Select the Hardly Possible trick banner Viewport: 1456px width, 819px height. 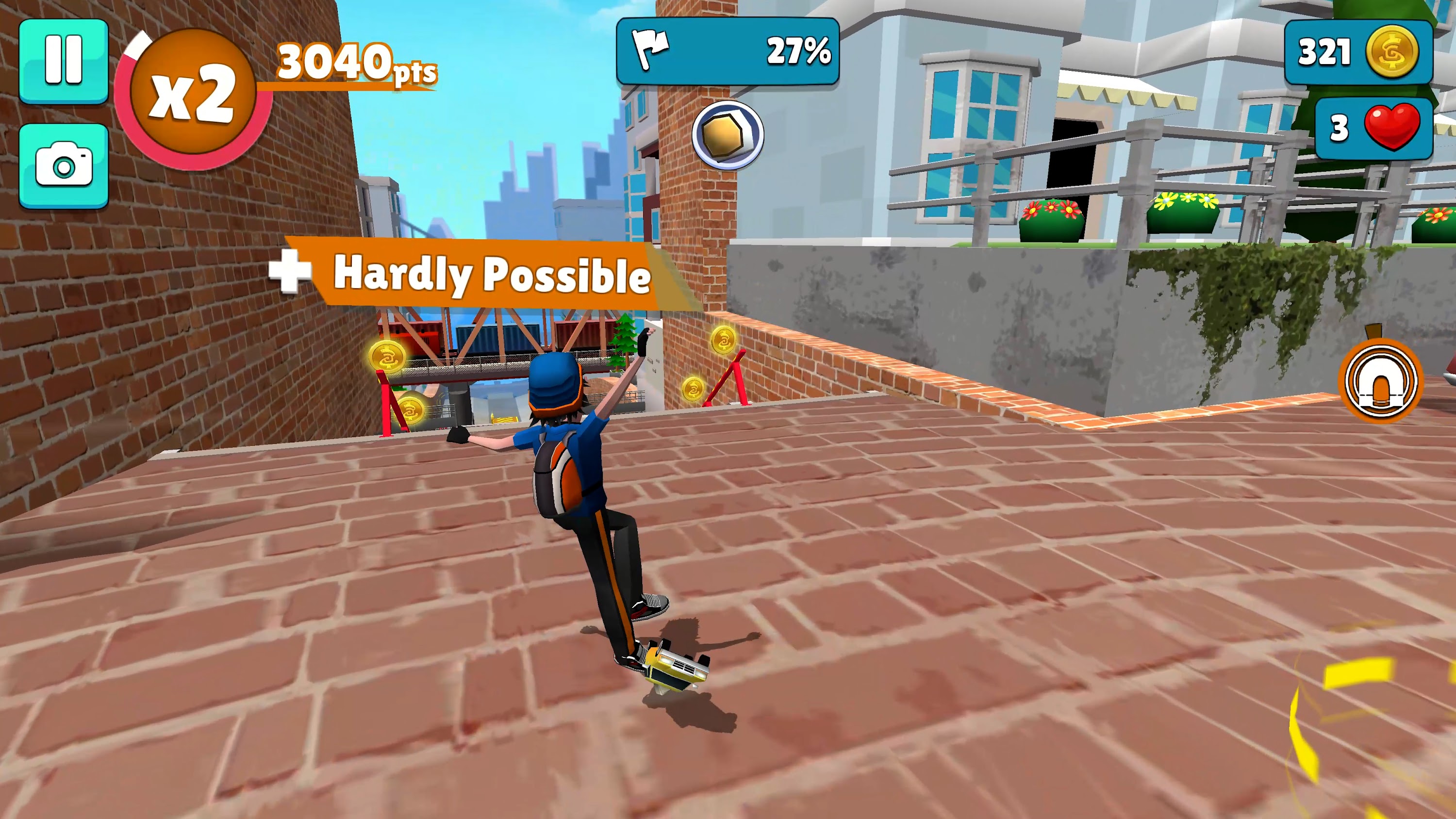[492, 277]
